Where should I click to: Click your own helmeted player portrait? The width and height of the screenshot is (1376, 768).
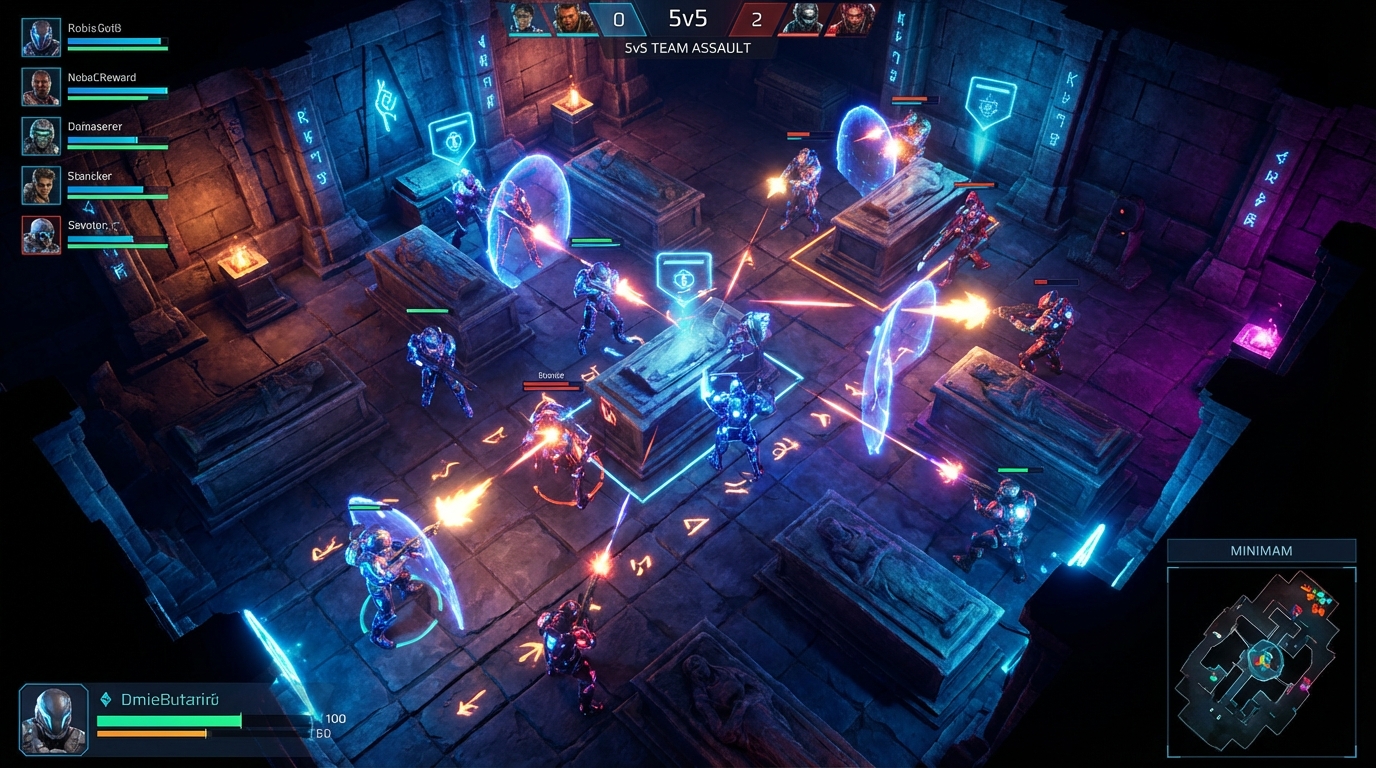click(53, 719)
